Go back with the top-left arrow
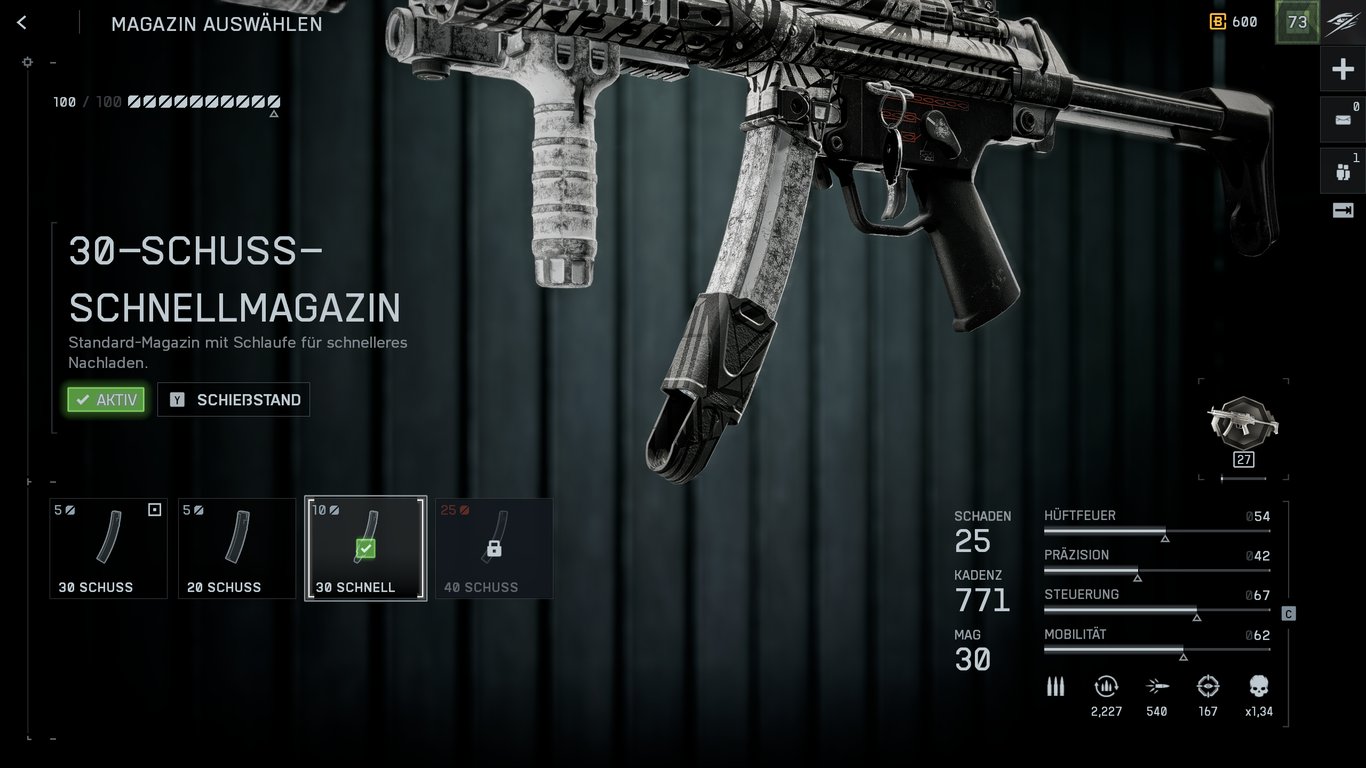This screenshot has height=768, width=1366. coord(22,23)
